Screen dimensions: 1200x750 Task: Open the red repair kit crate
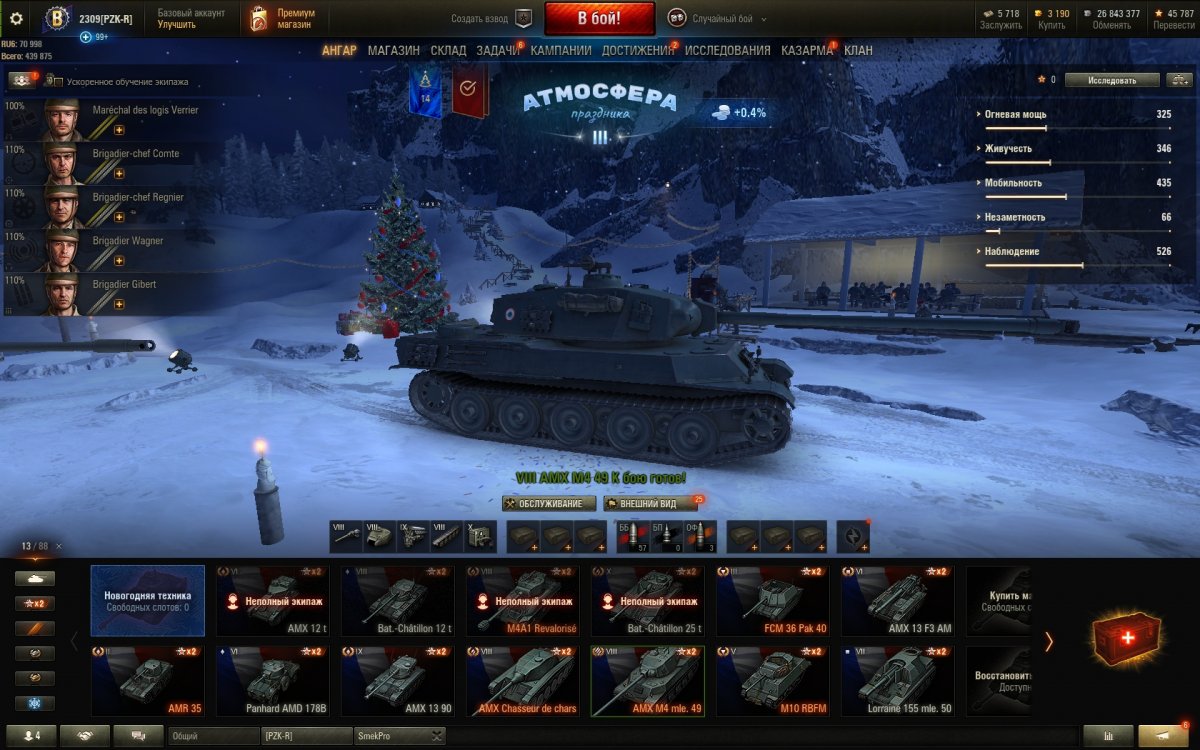click(x=1126, y=638)
